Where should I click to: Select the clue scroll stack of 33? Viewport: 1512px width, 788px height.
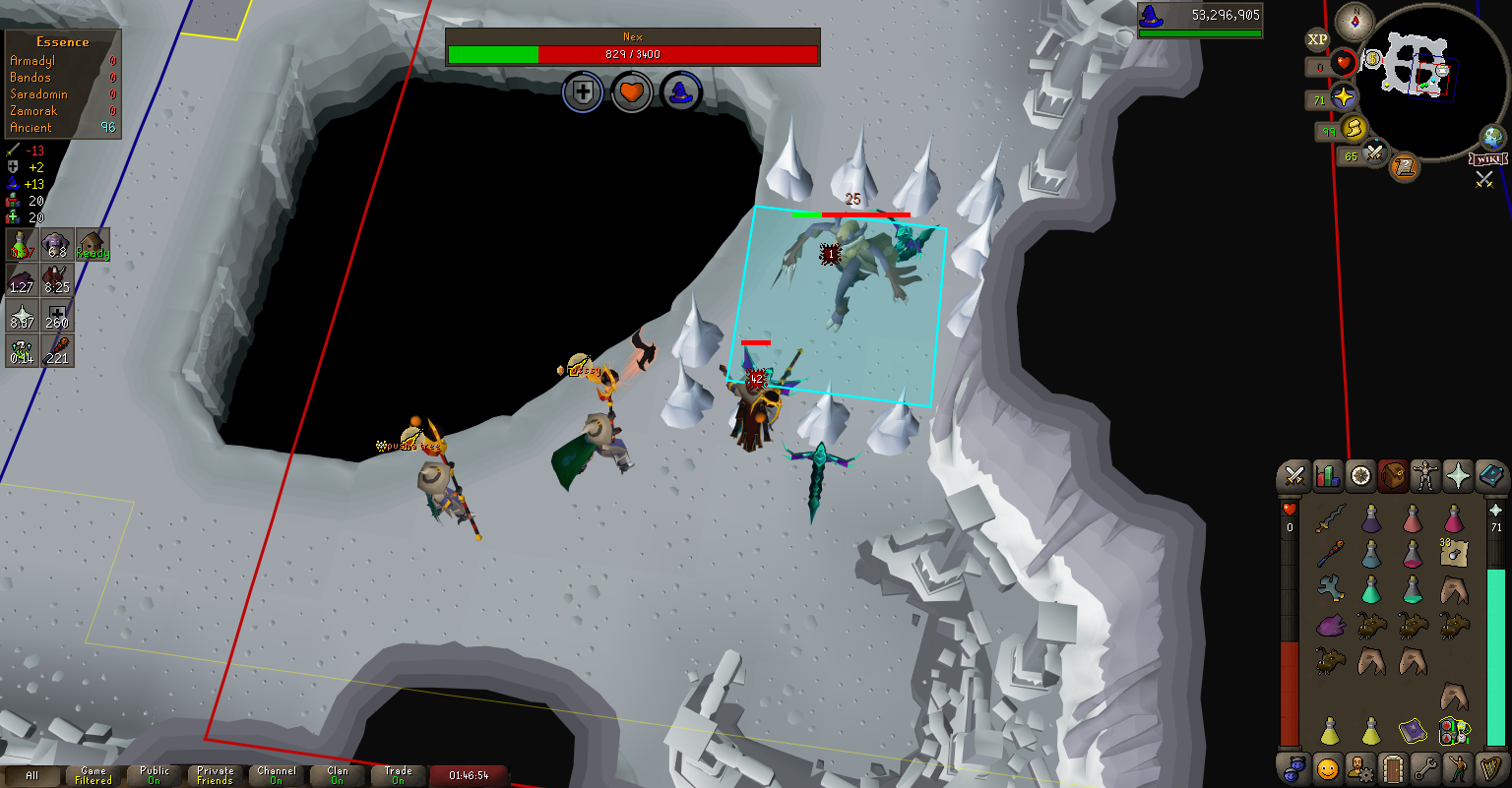(1453, 555)
